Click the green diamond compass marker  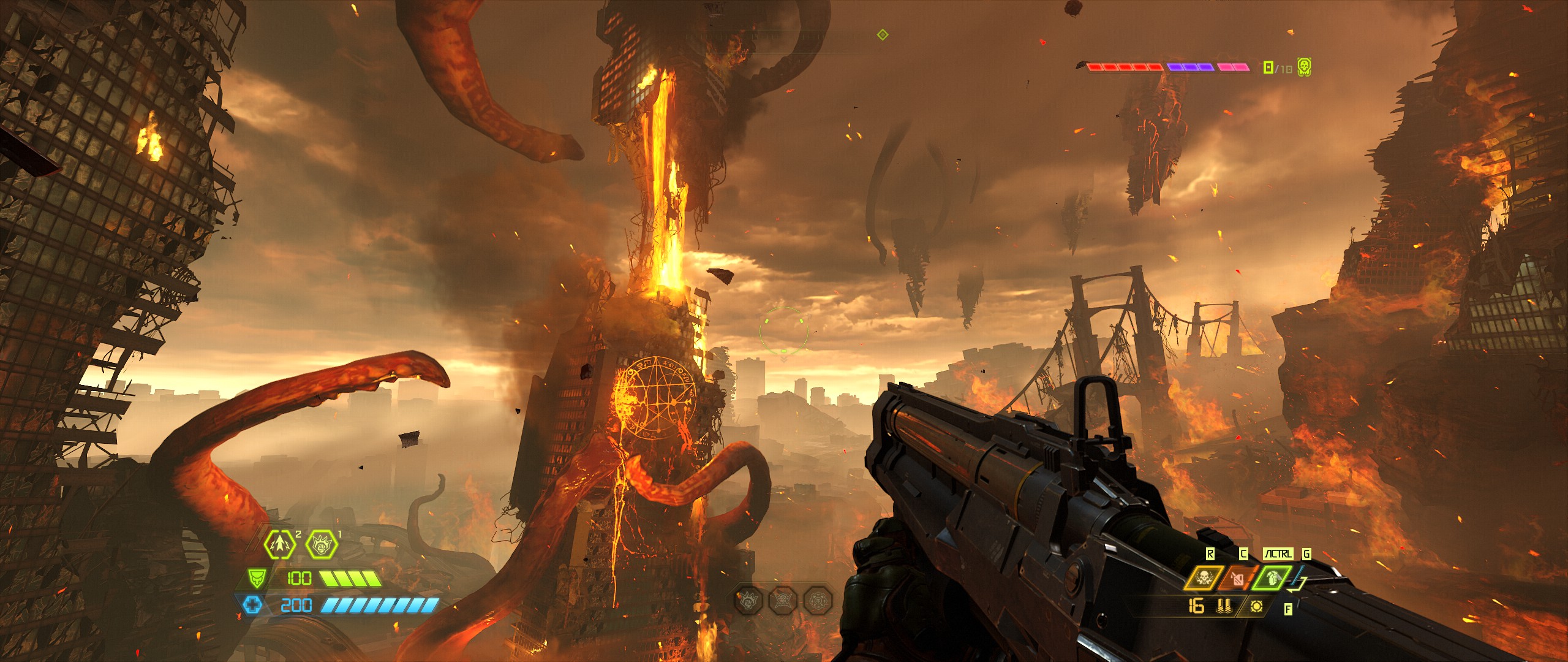(883, 35)
